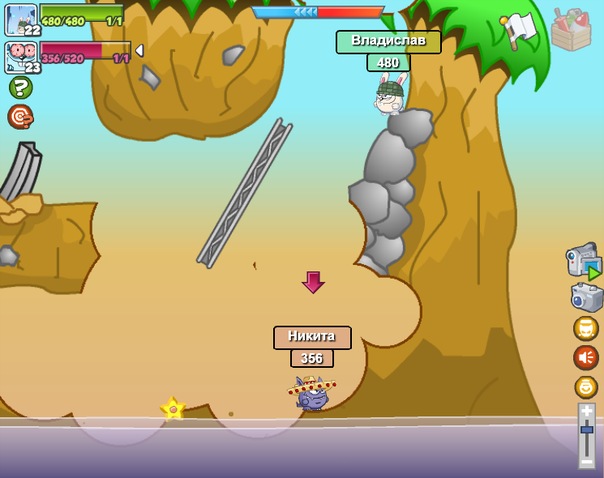The height and width of the screenshot is (478, 604).
Task: Take a screenshot with the photo camera
Action: (x=586, y=297)
